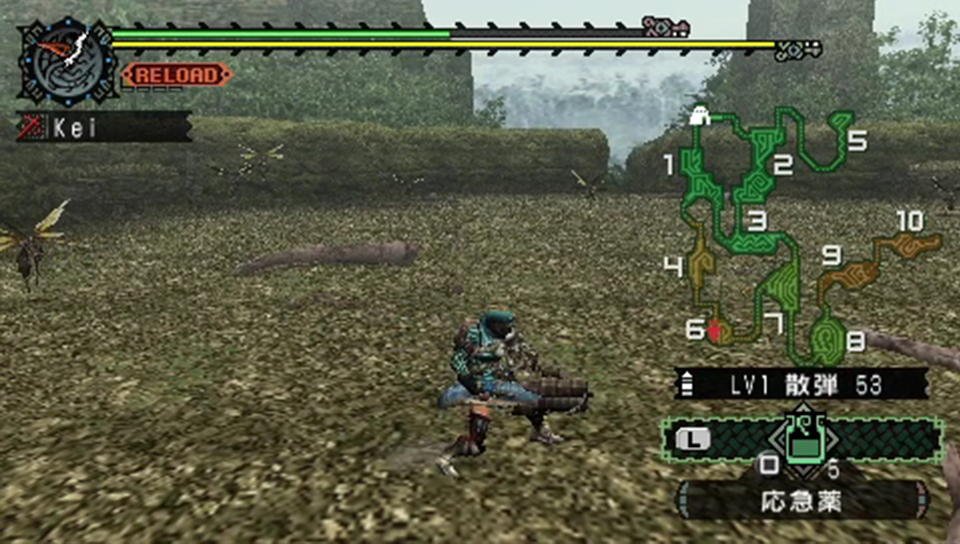Click the LV1 散弾 ammo selector bar

[x=800, y=383]
